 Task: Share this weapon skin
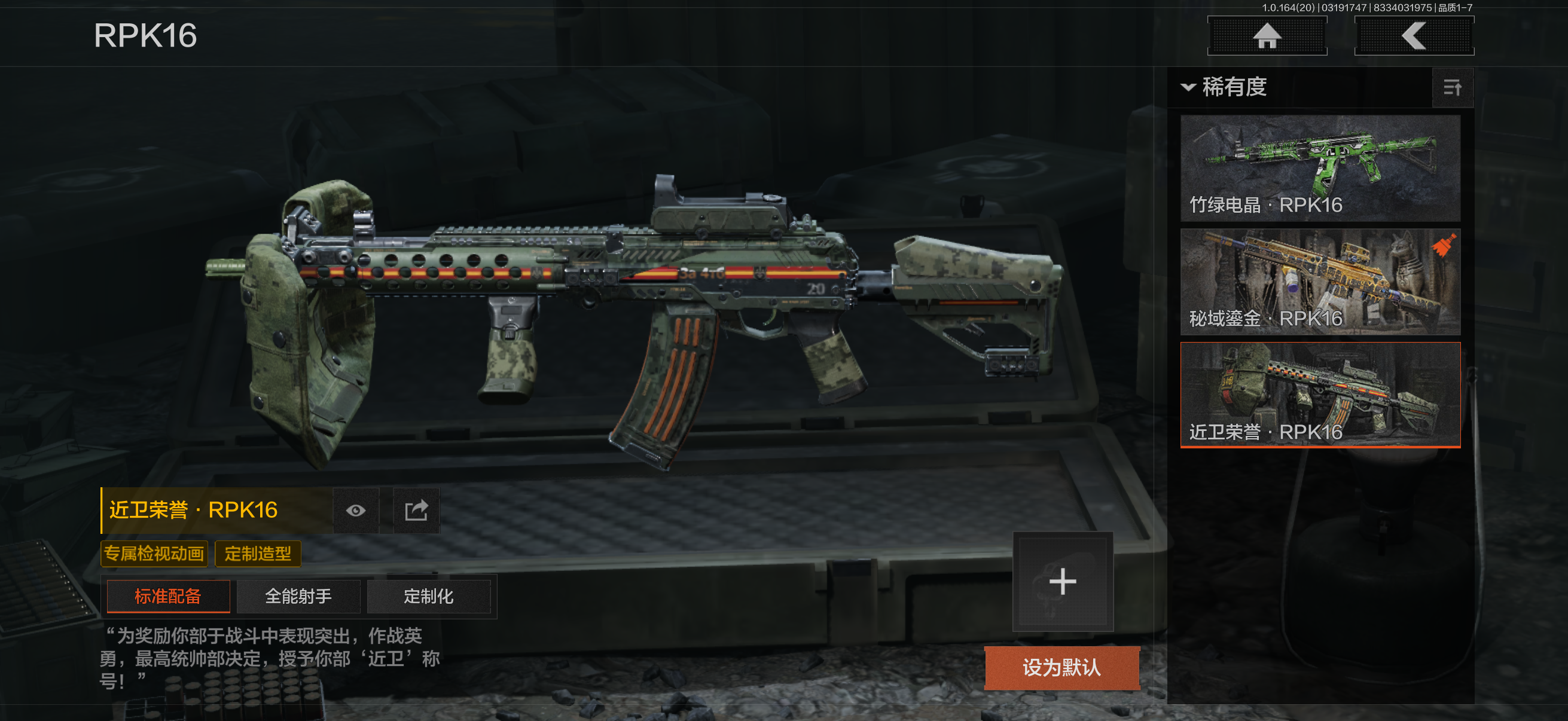416,511
